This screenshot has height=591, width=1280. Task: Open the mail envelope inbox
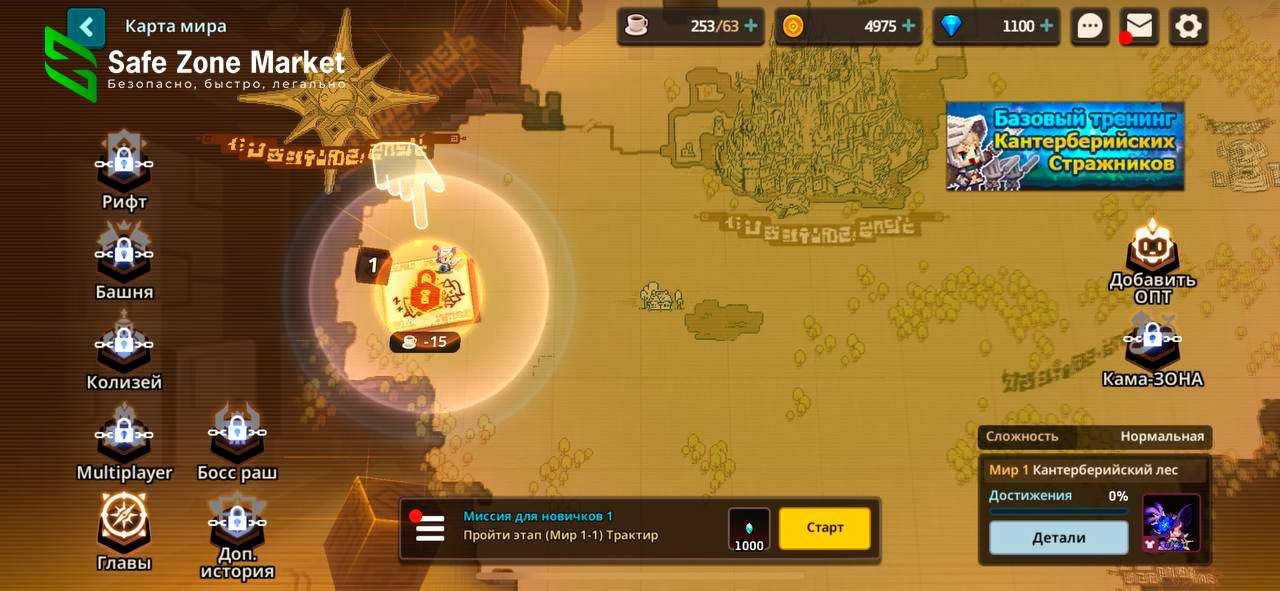tap(1139, 26)
